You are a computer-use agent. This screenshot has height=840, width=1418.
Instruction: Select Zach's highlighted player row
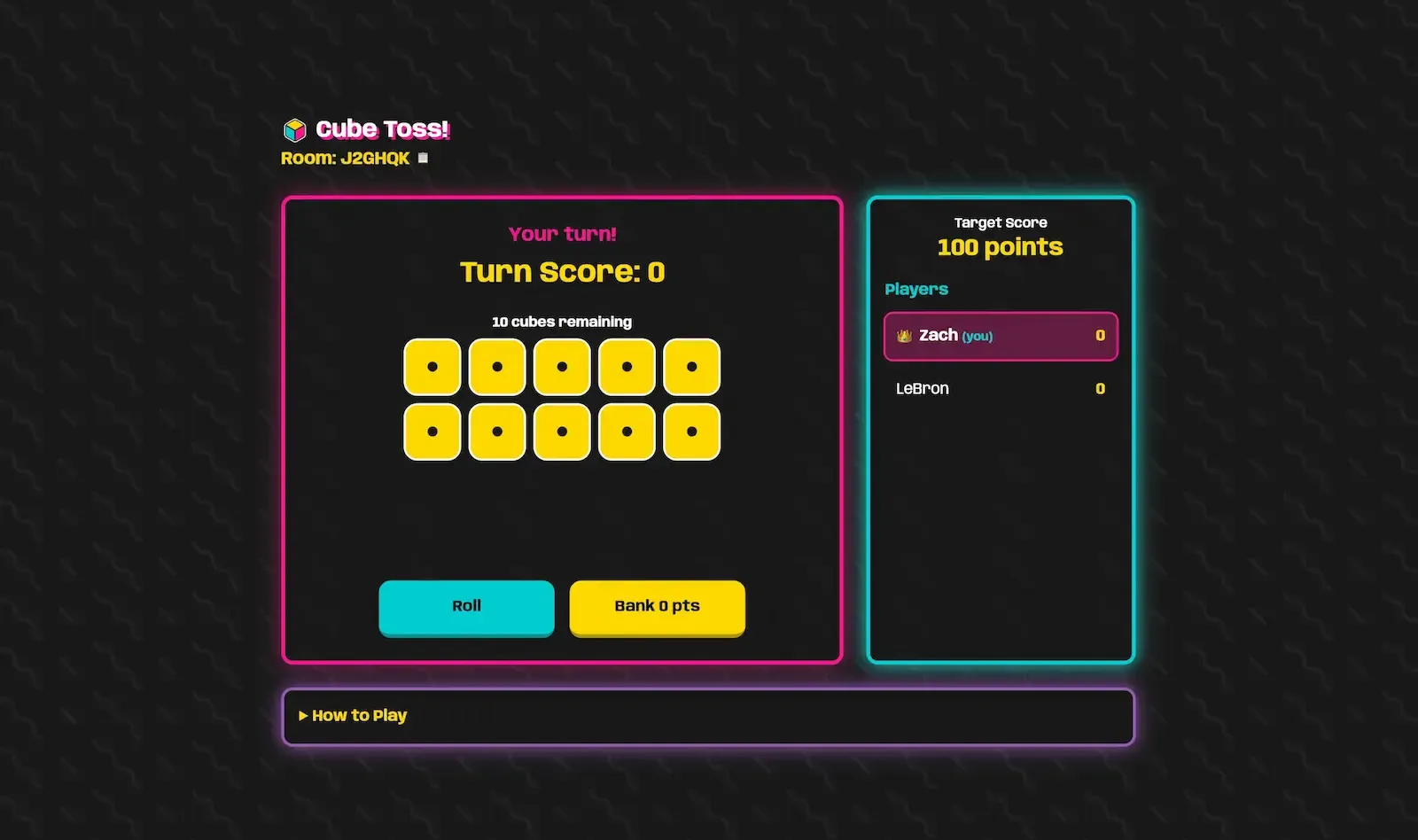(x=1000, y=336)
